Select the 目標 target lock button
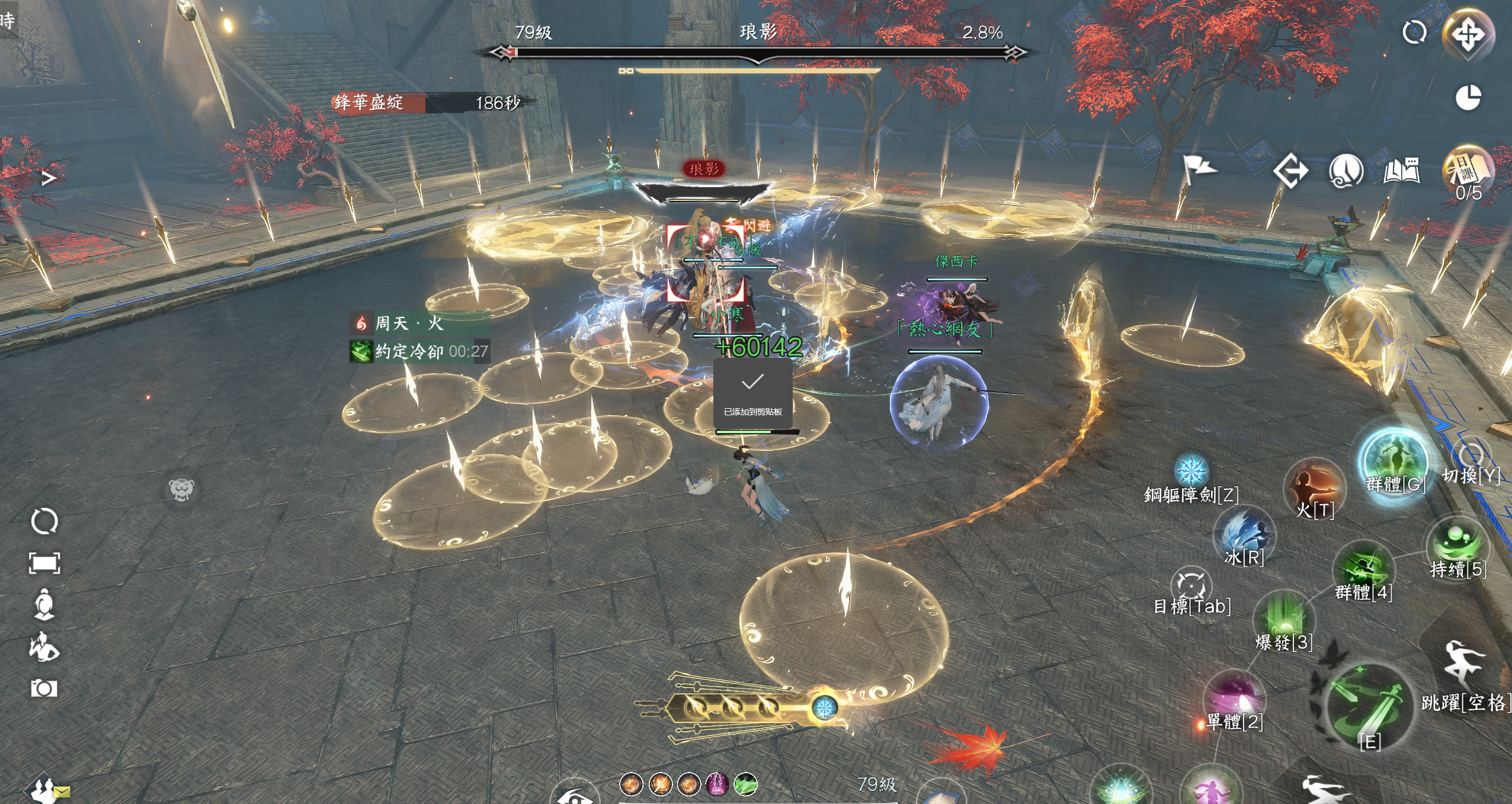Screen dimensions: 1512x804 (x=1191, y=585)
